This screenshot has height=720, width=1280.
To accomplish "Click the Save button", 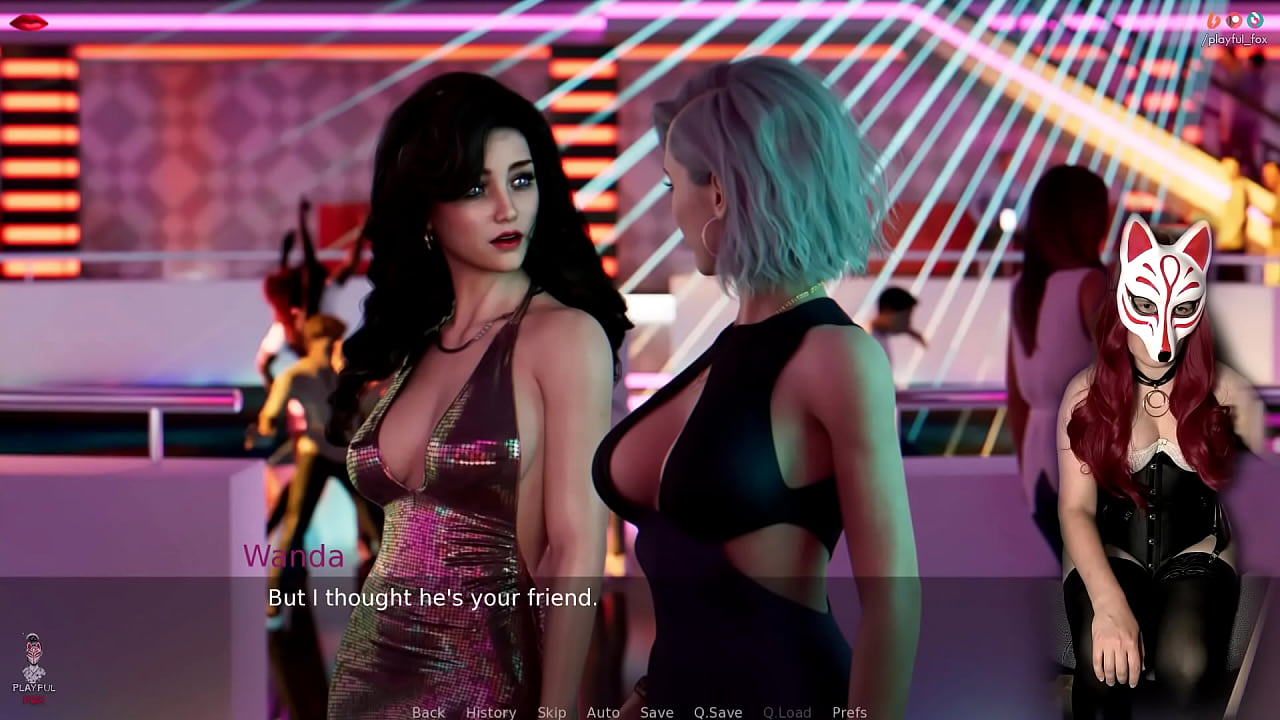I will coord(656,712).
